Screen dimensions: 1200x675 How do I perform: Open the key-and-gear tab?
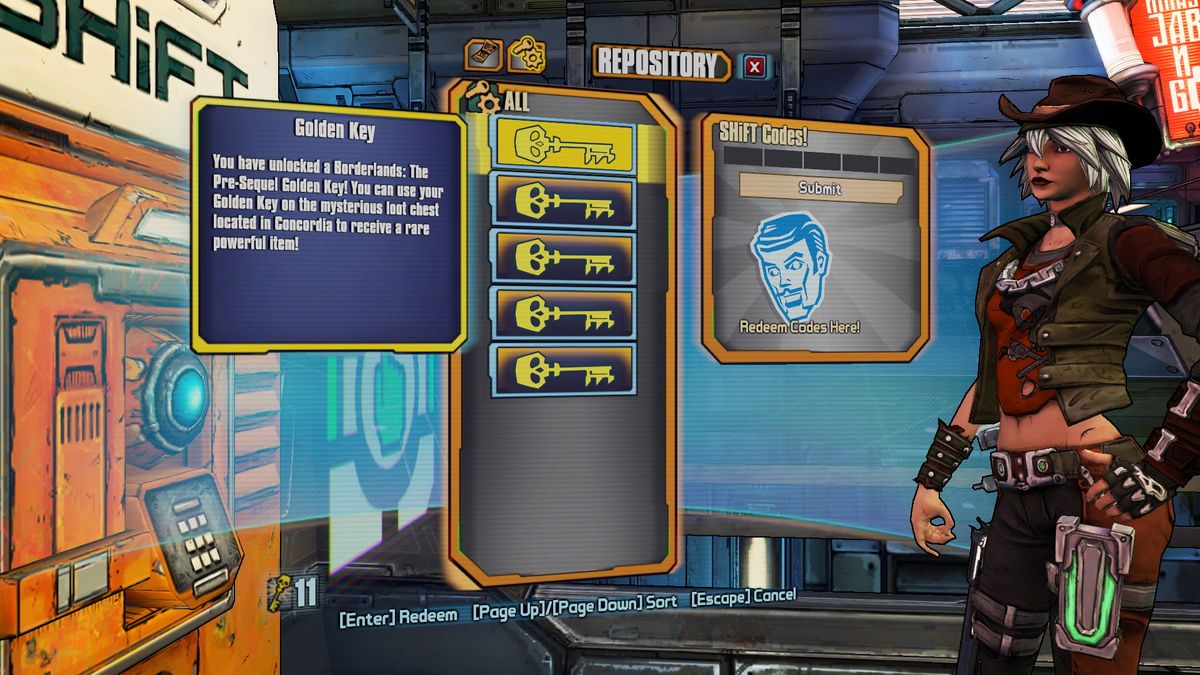pos(526,56)
